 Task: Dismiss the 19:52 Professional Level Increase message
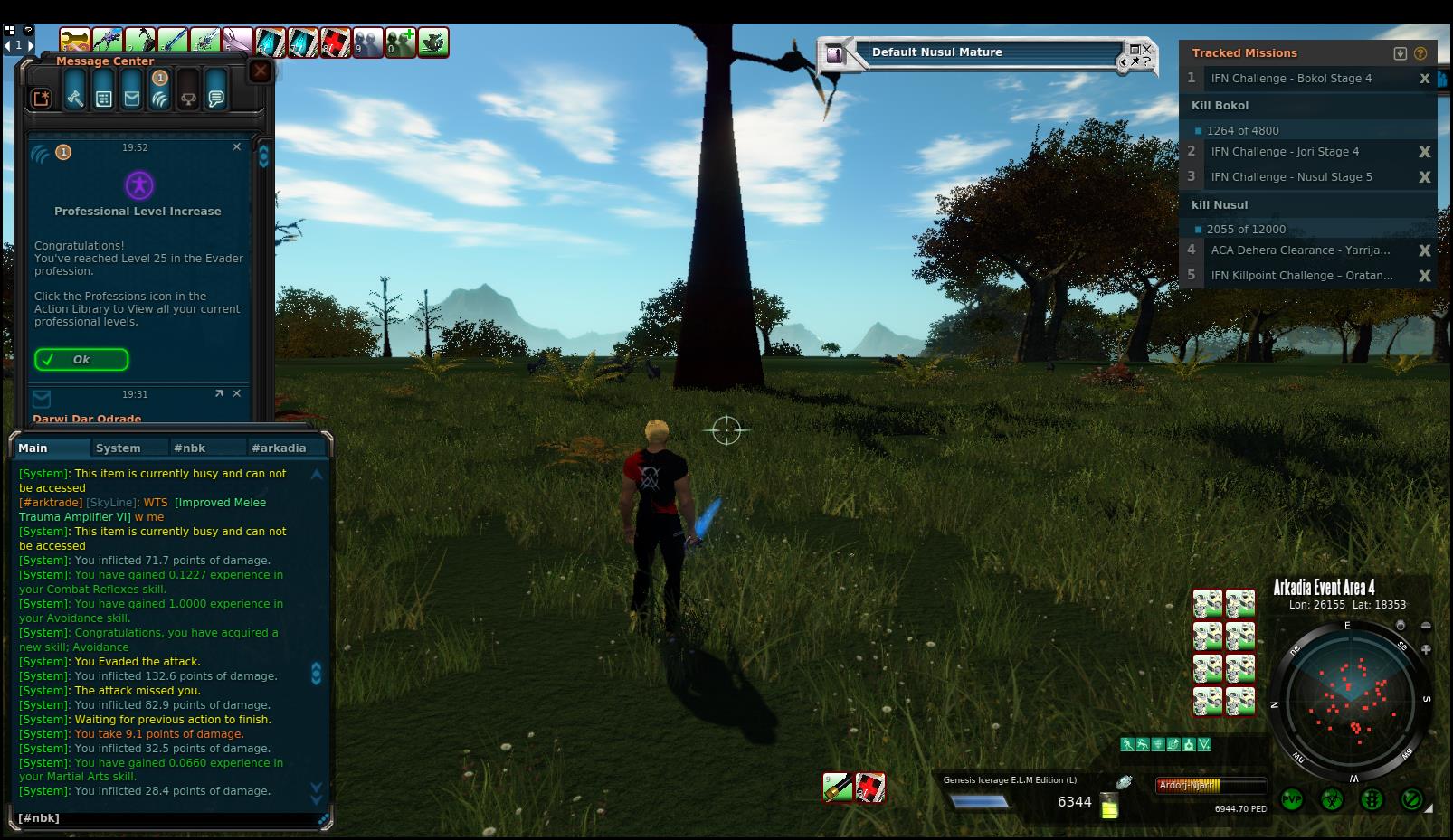pos(237,146)
